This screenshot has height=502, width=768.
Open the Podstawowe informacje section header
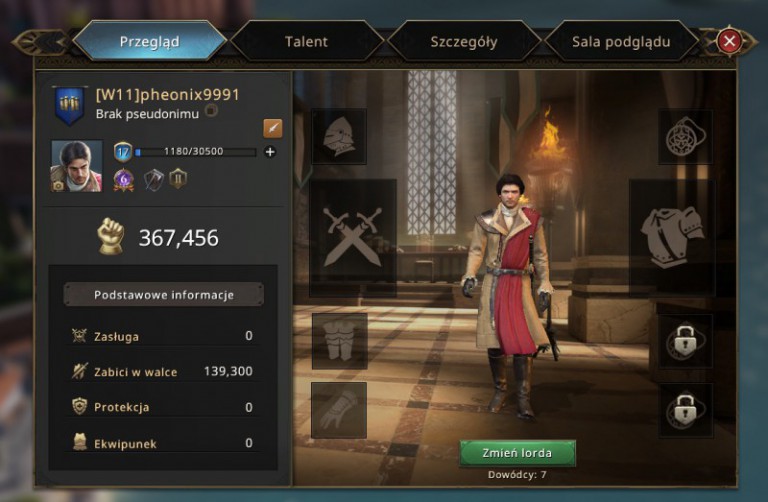(x=164, y=295)
